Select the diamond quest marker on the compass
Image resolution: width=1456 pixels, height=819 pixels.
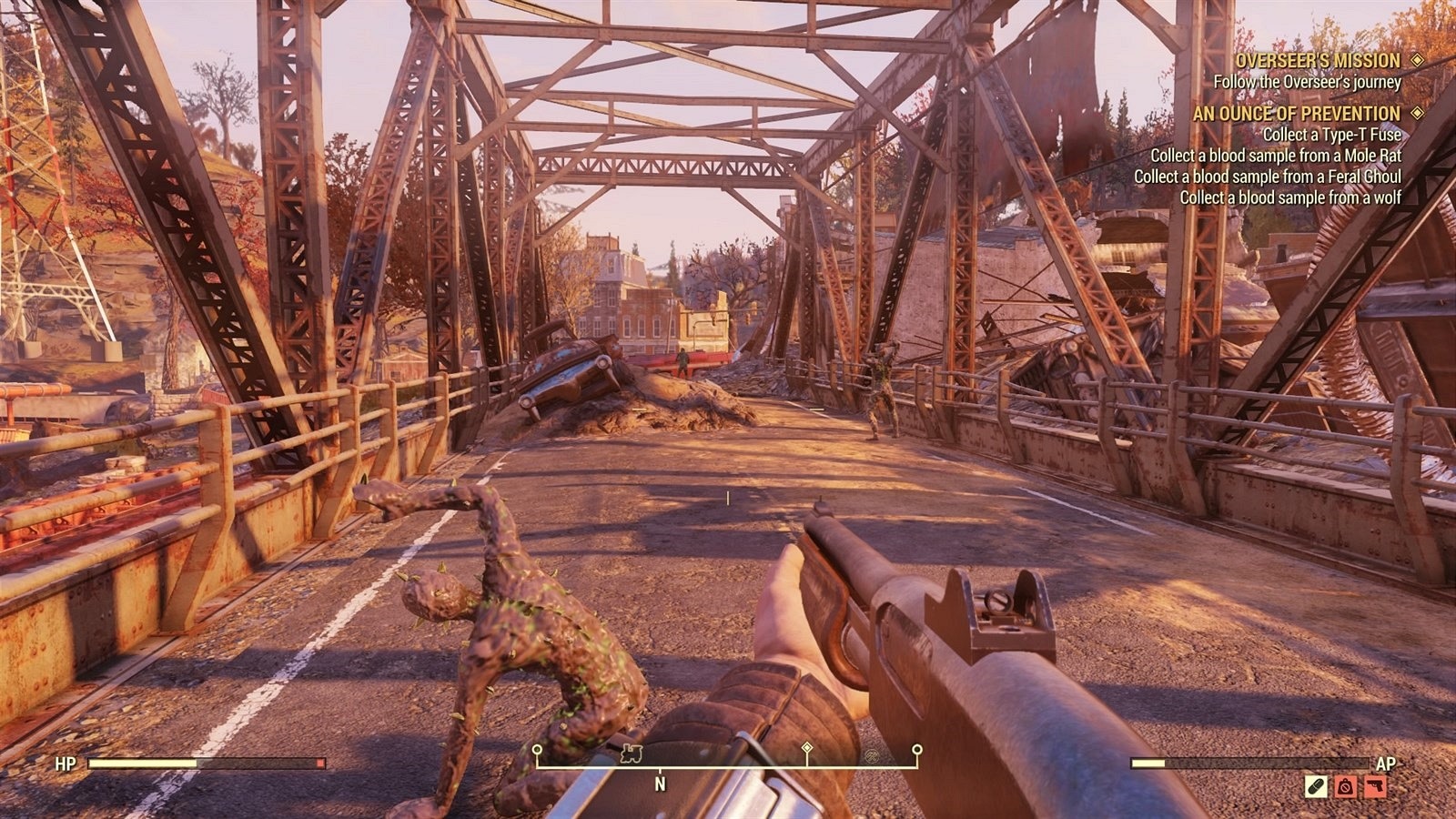806,748
